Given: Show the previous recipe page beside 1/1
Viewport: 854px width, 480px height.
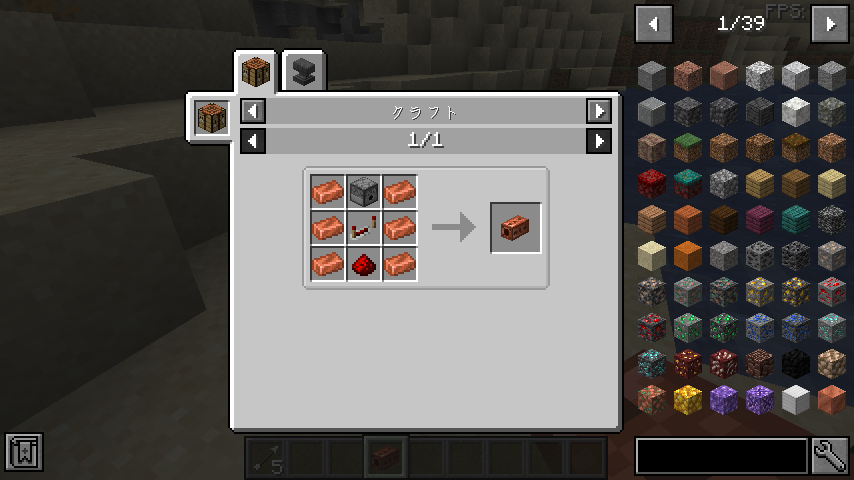Looking at the screenshot, I should tap(253, 141).
